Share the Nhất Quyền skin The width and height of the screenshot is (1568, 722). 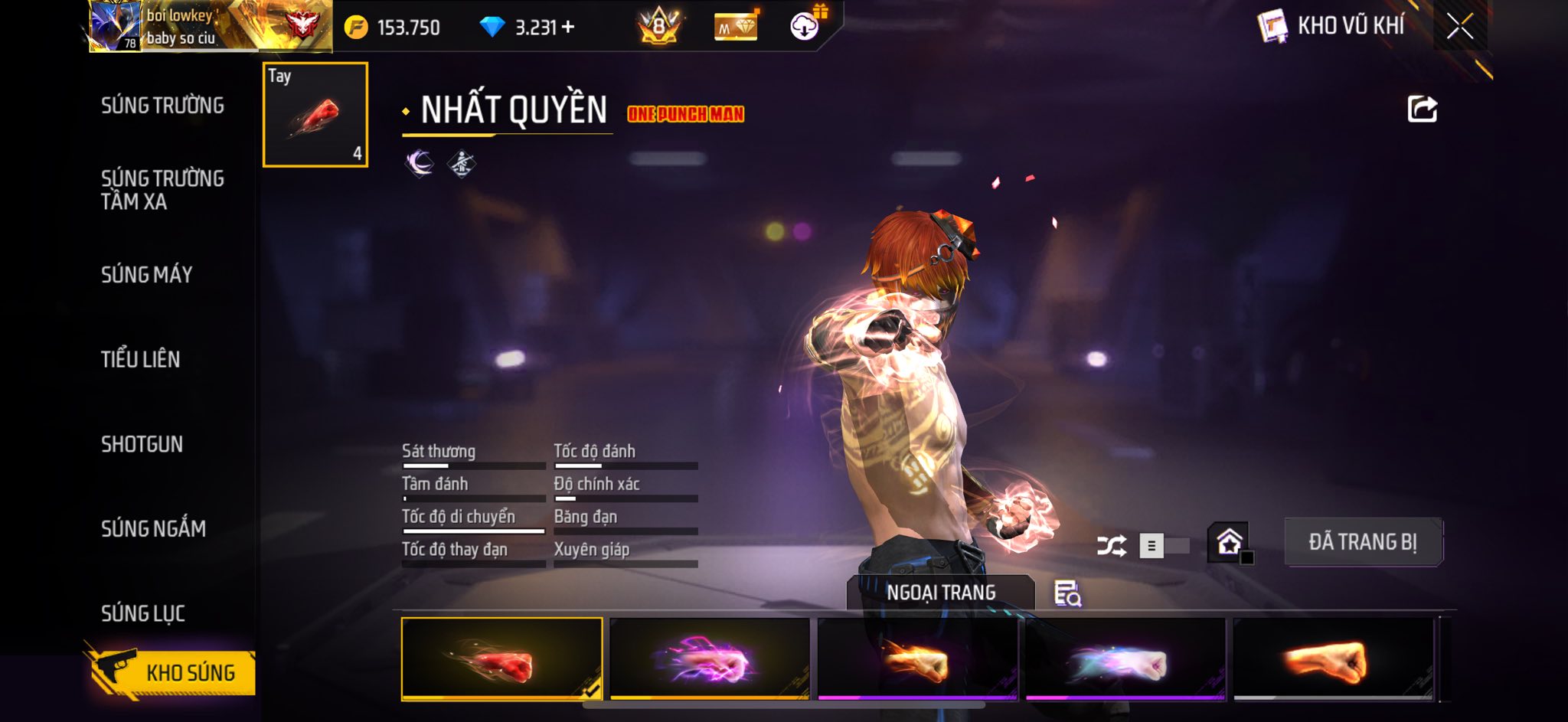1422,109
